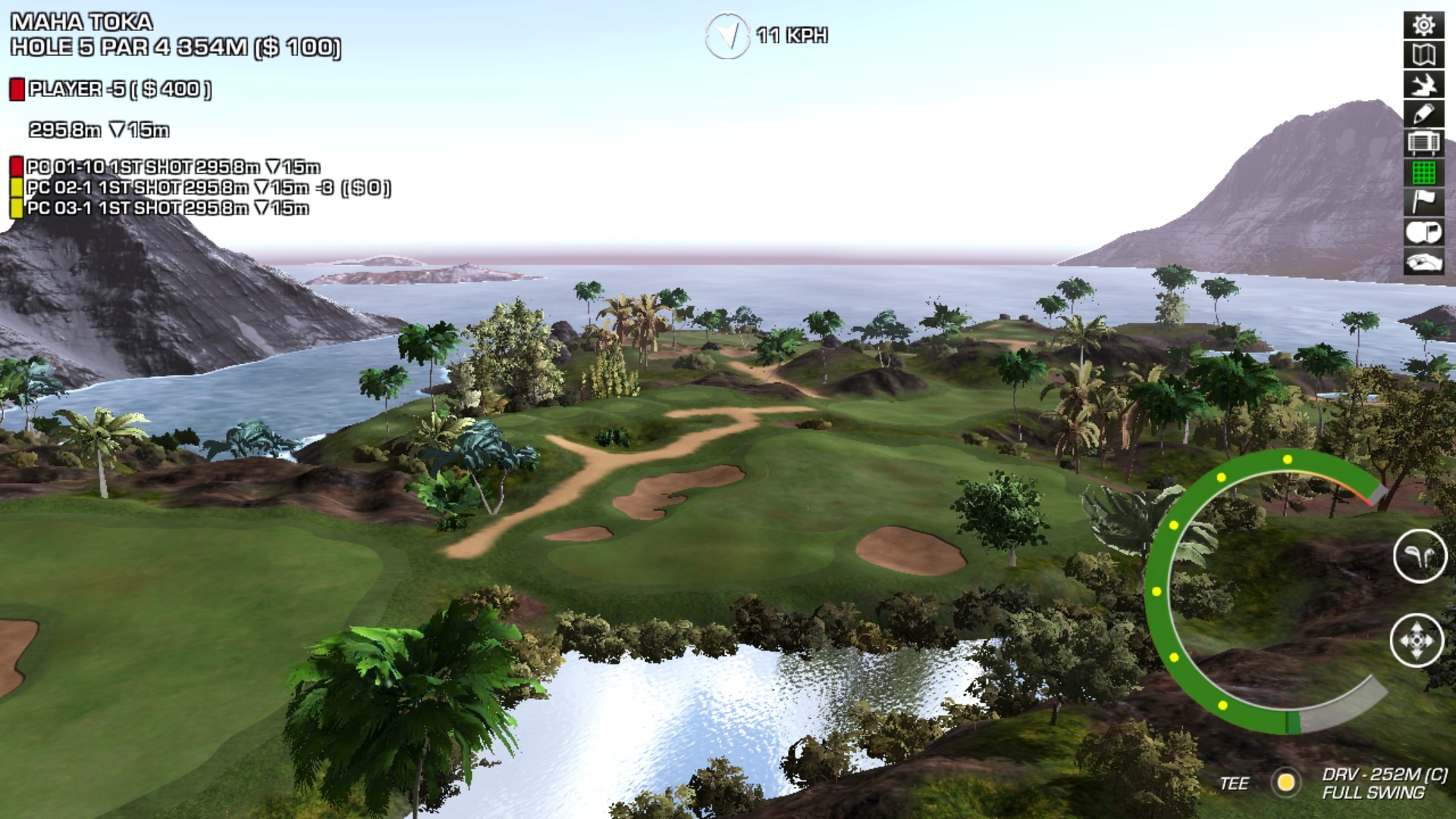Open the folded course map icon
The width and height of the screenshot is (1456, 819).
(x=1423, y=55)
